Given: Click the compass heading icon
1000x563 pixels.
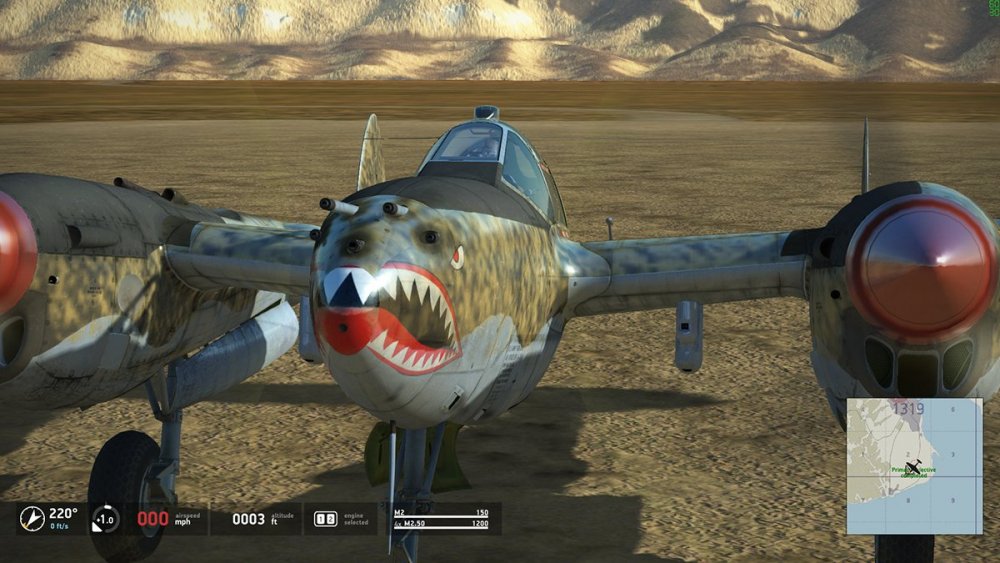Looking at the screenshot, I should [x=32, y=518].
